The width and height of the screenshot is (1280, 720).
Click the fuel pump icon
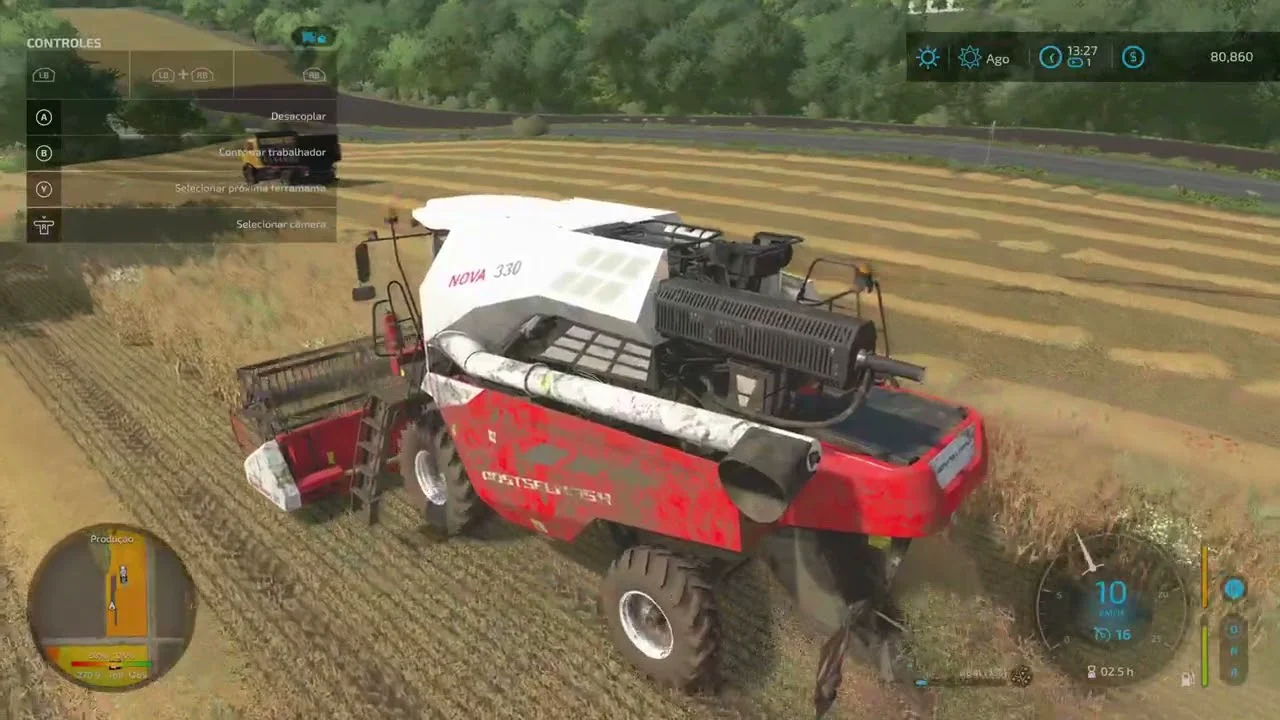[1187, 679]
